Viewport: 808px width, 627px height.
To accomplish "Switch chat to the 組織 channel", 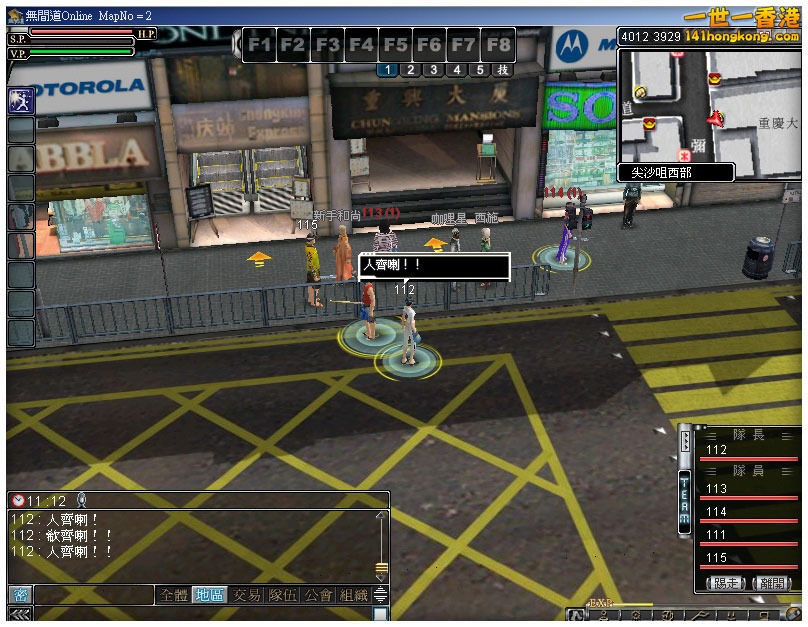I will click(353, 595).
